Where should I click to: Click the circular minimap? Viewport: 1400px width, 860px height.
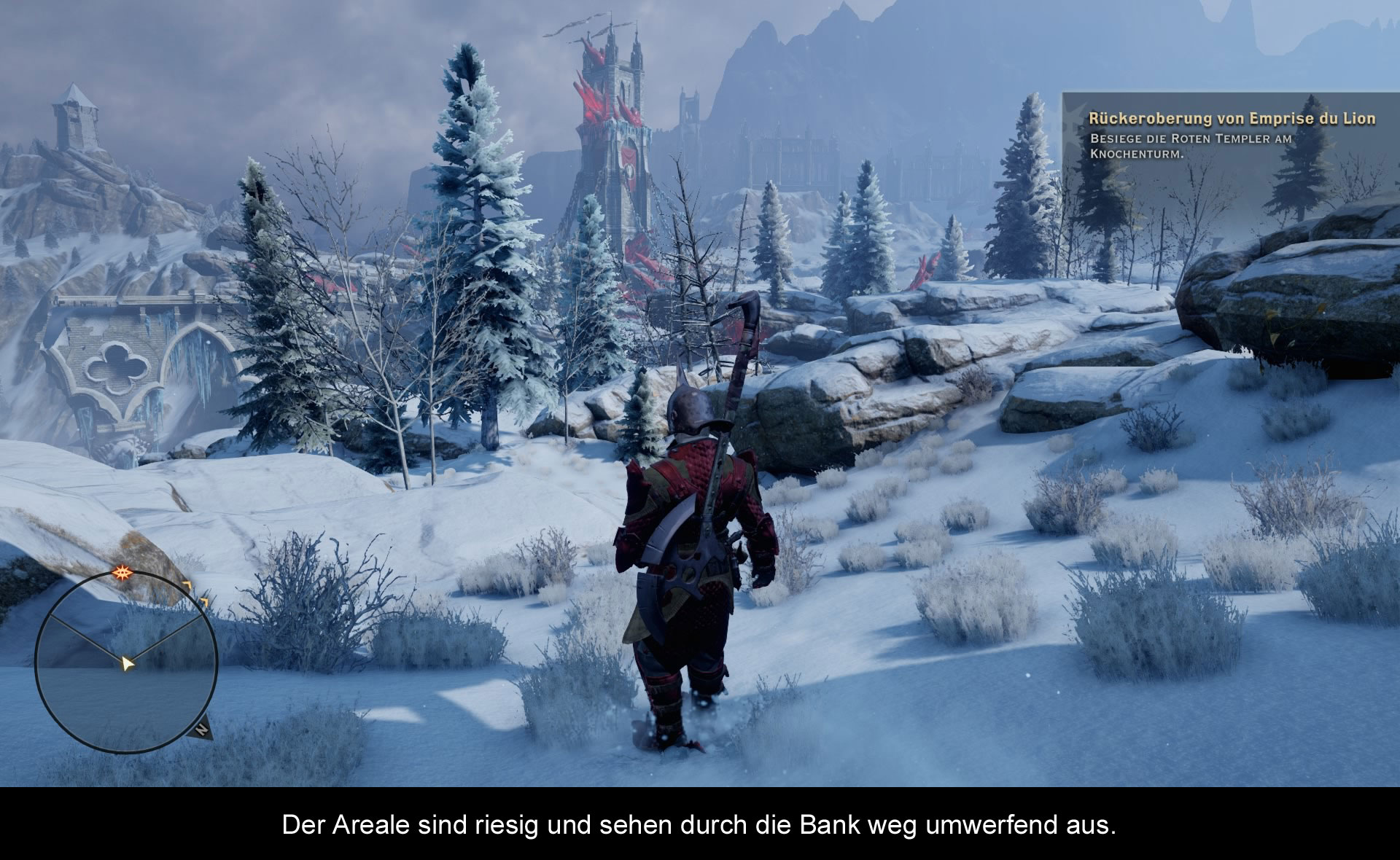tap(126, 662)
